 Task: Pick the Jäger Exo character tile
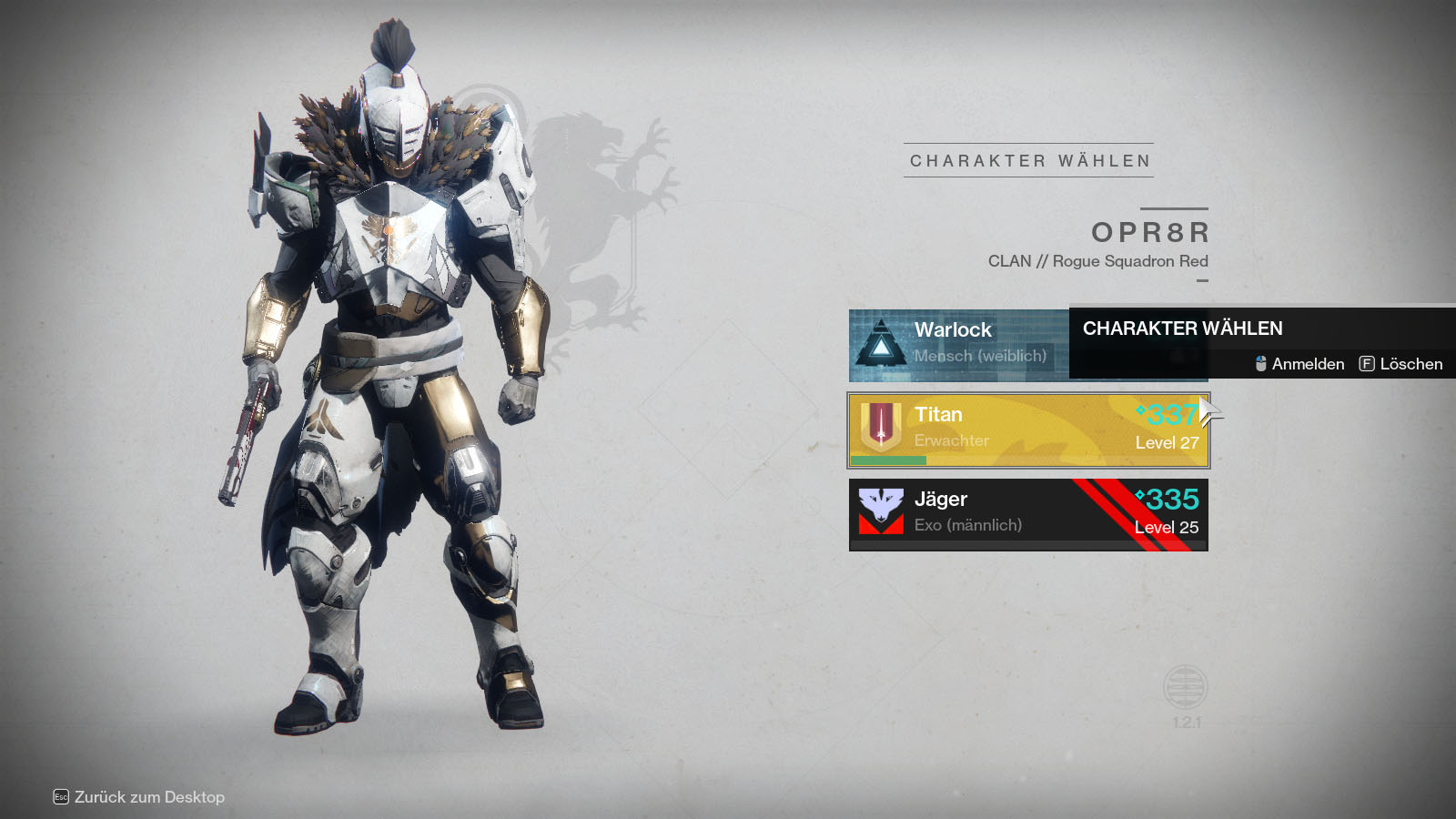1028,514
